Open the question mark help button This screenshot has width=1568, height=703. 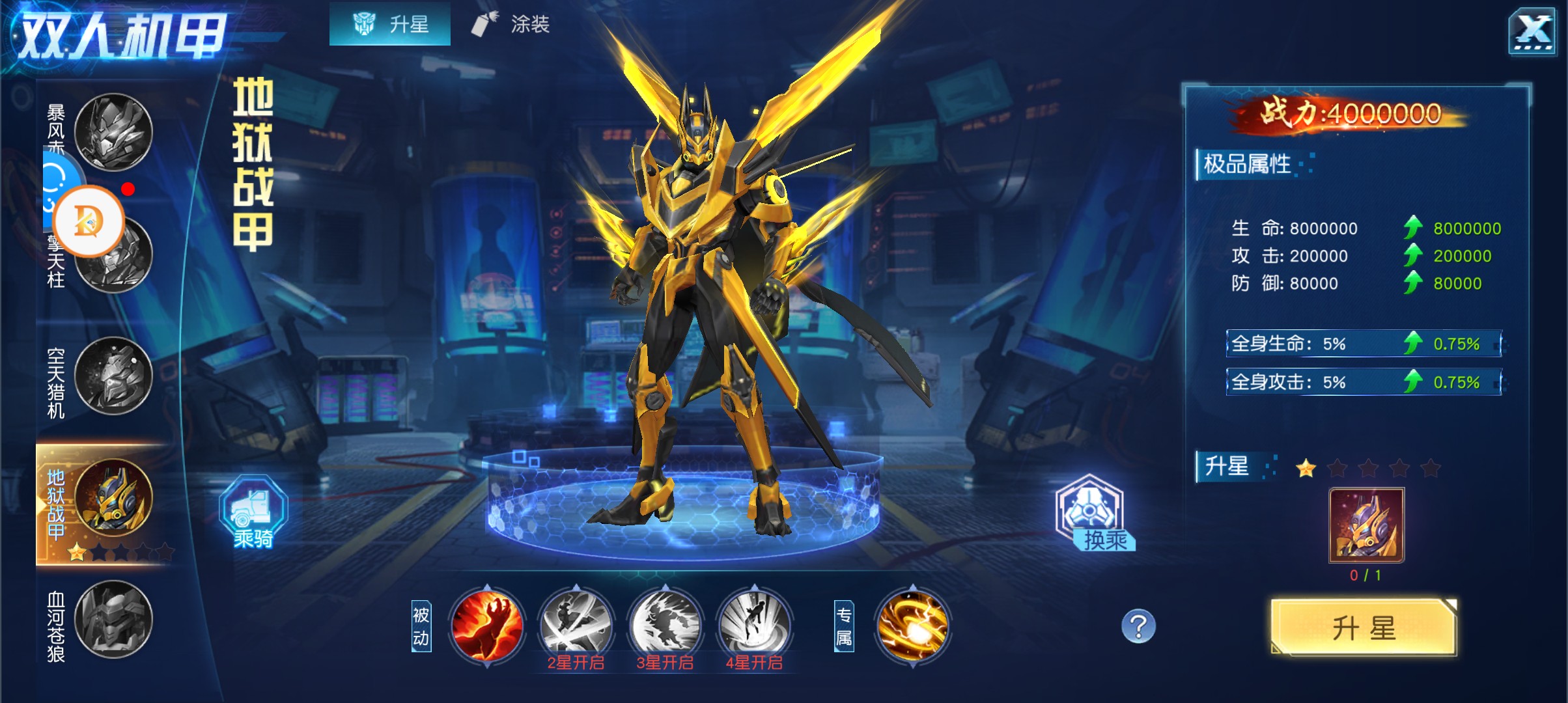coord(1138,626)
